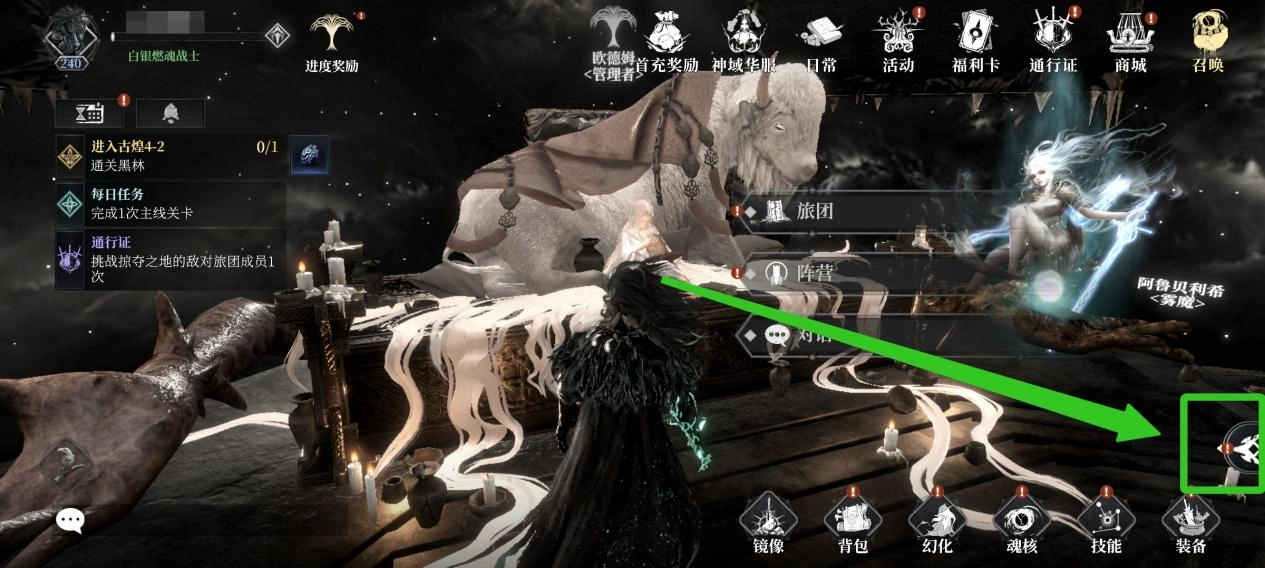Open the 背包 backpack
The height and width of the screenshot is (568, 1265).
pos(852,523)
